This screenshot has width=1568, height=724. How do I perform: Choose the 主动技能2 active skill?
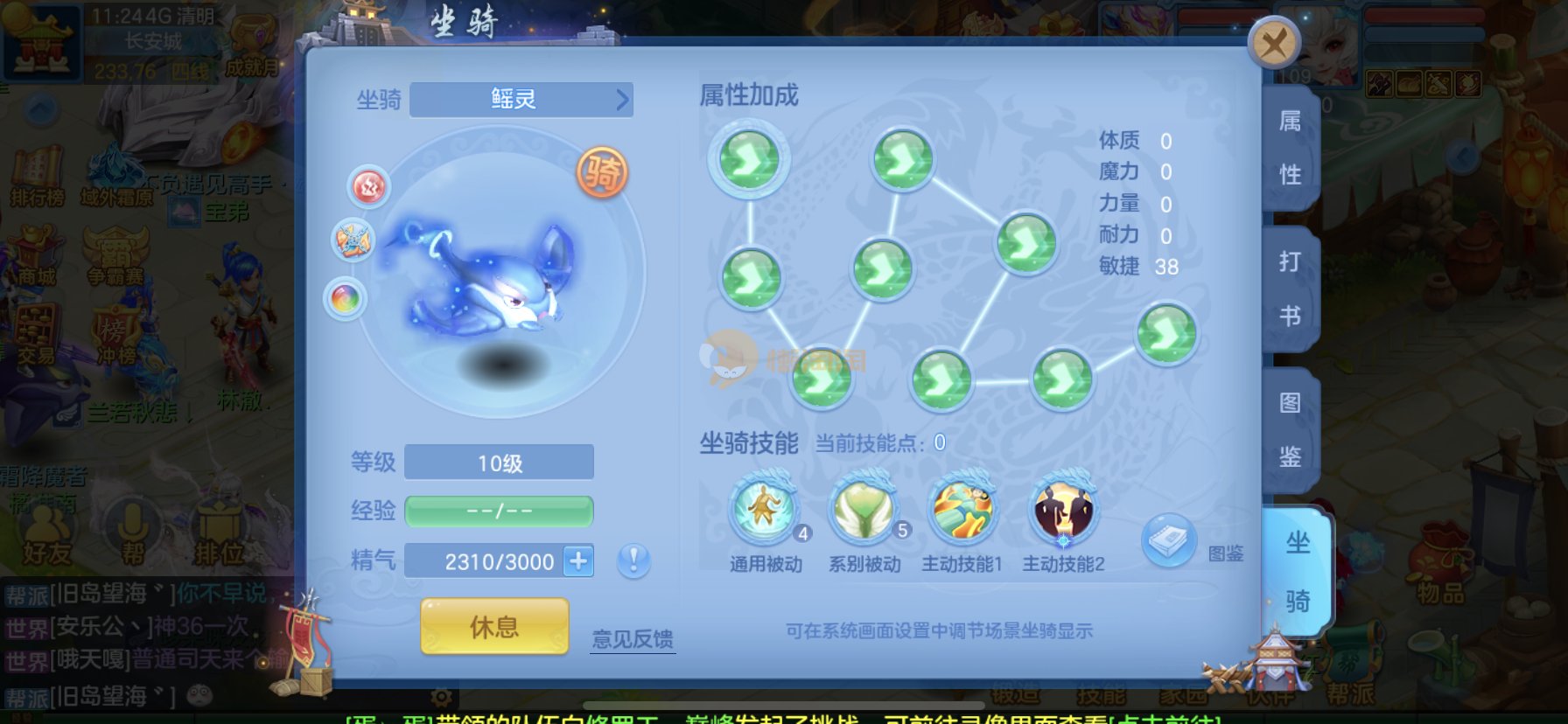pyautogui.click(x=1063, y=509)
